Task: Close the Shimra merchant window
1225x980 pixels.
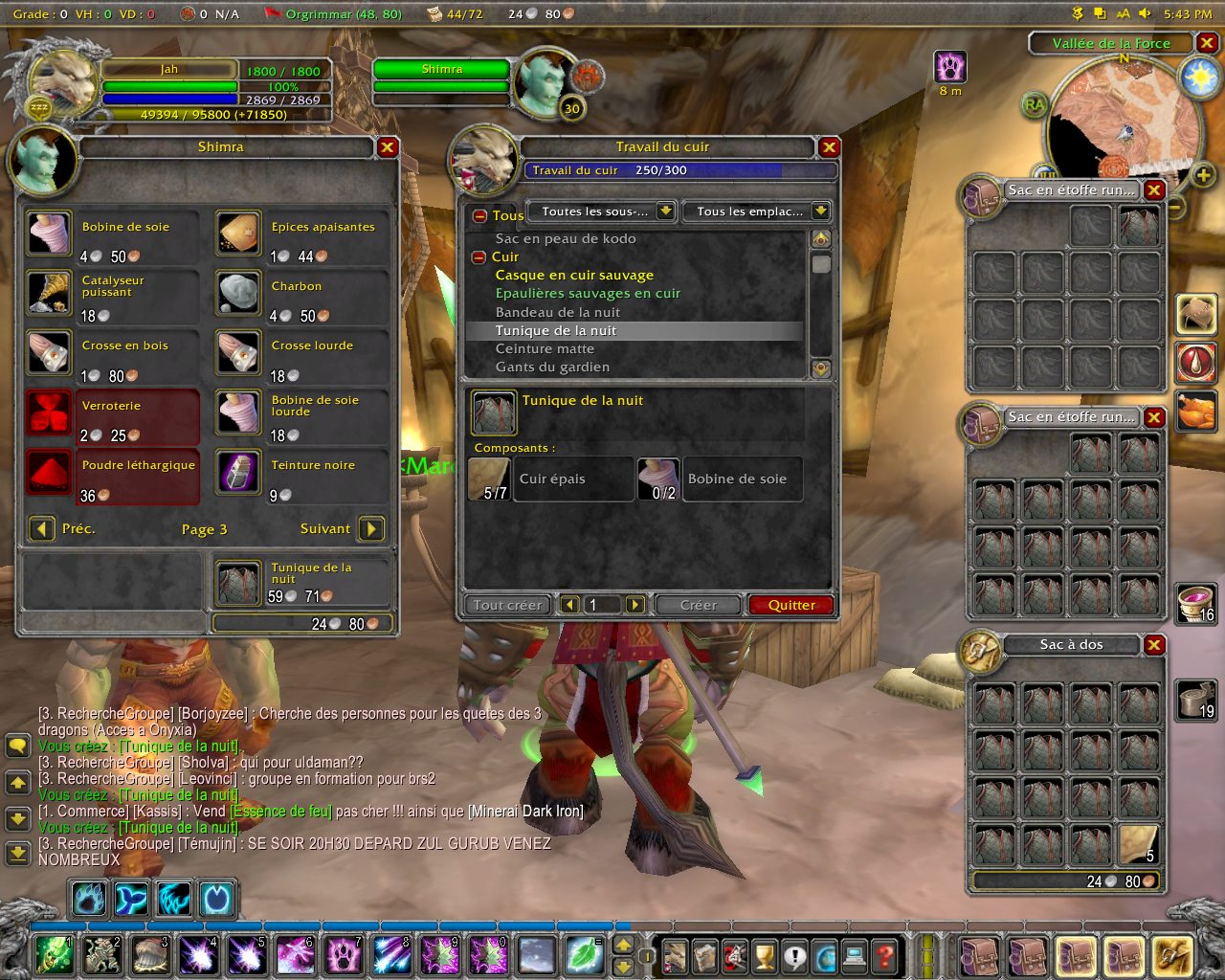Action: click(x=387, y=147)
